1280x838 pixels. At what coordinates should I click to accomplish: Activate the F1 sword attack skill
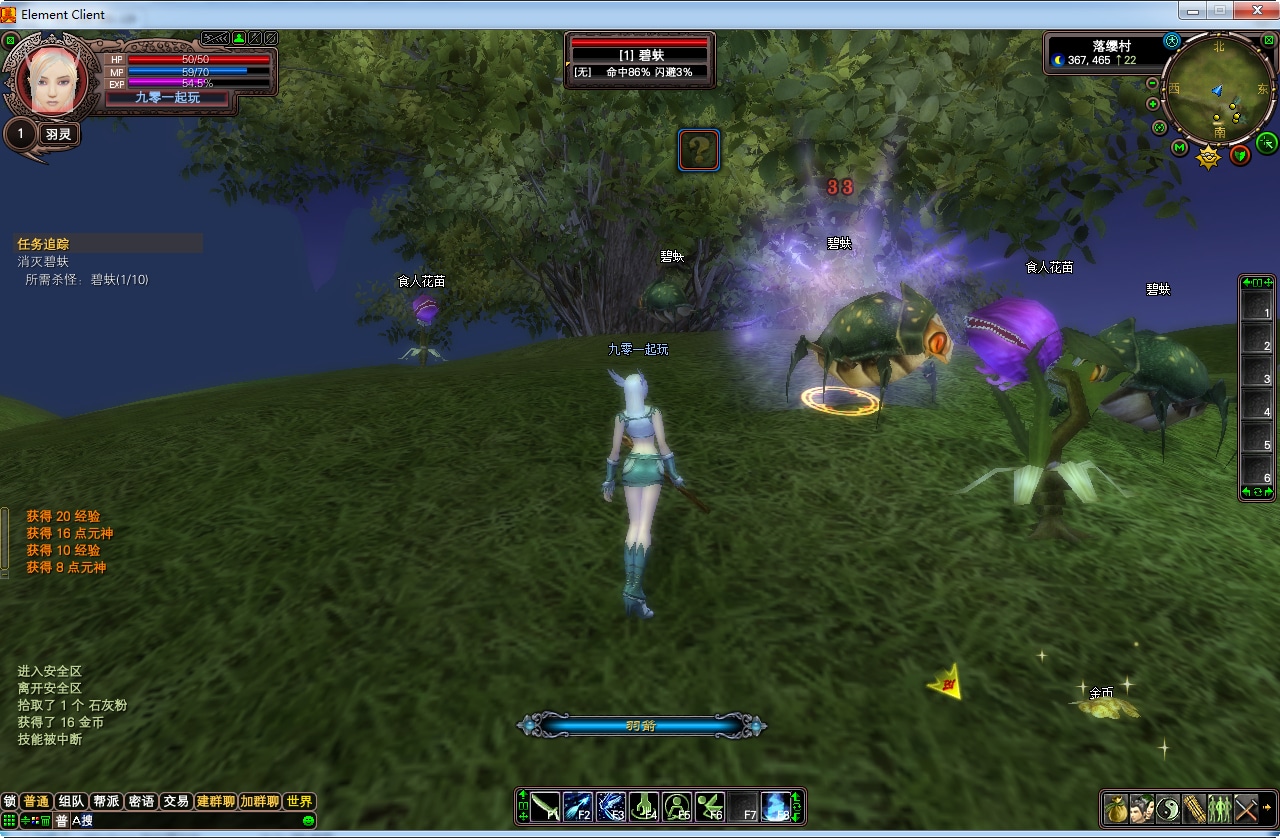tap(545, 806)
